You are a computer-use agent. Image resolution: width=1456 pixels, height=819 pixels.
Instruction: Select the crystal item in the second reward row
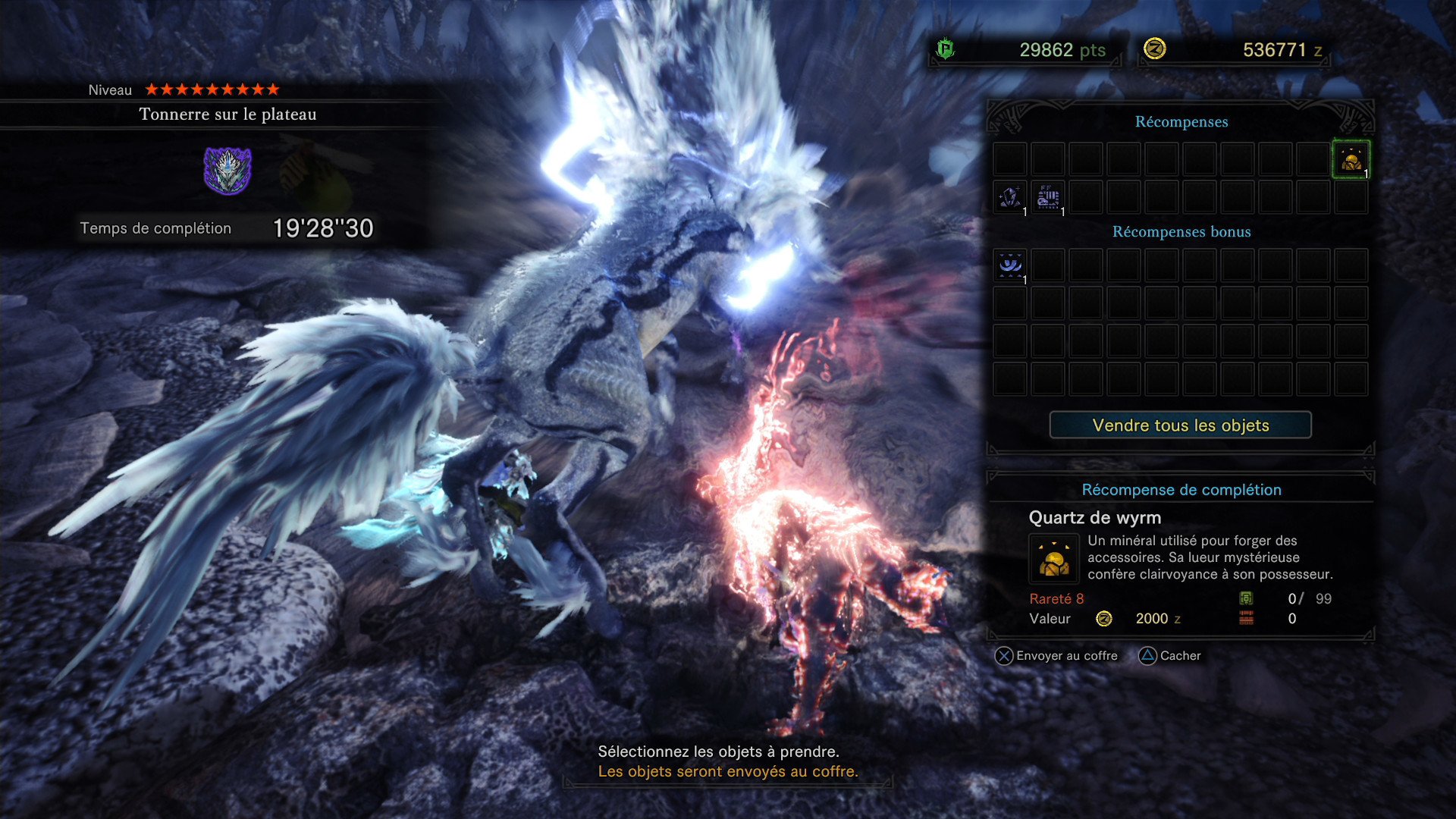(x=1009, y=197)
